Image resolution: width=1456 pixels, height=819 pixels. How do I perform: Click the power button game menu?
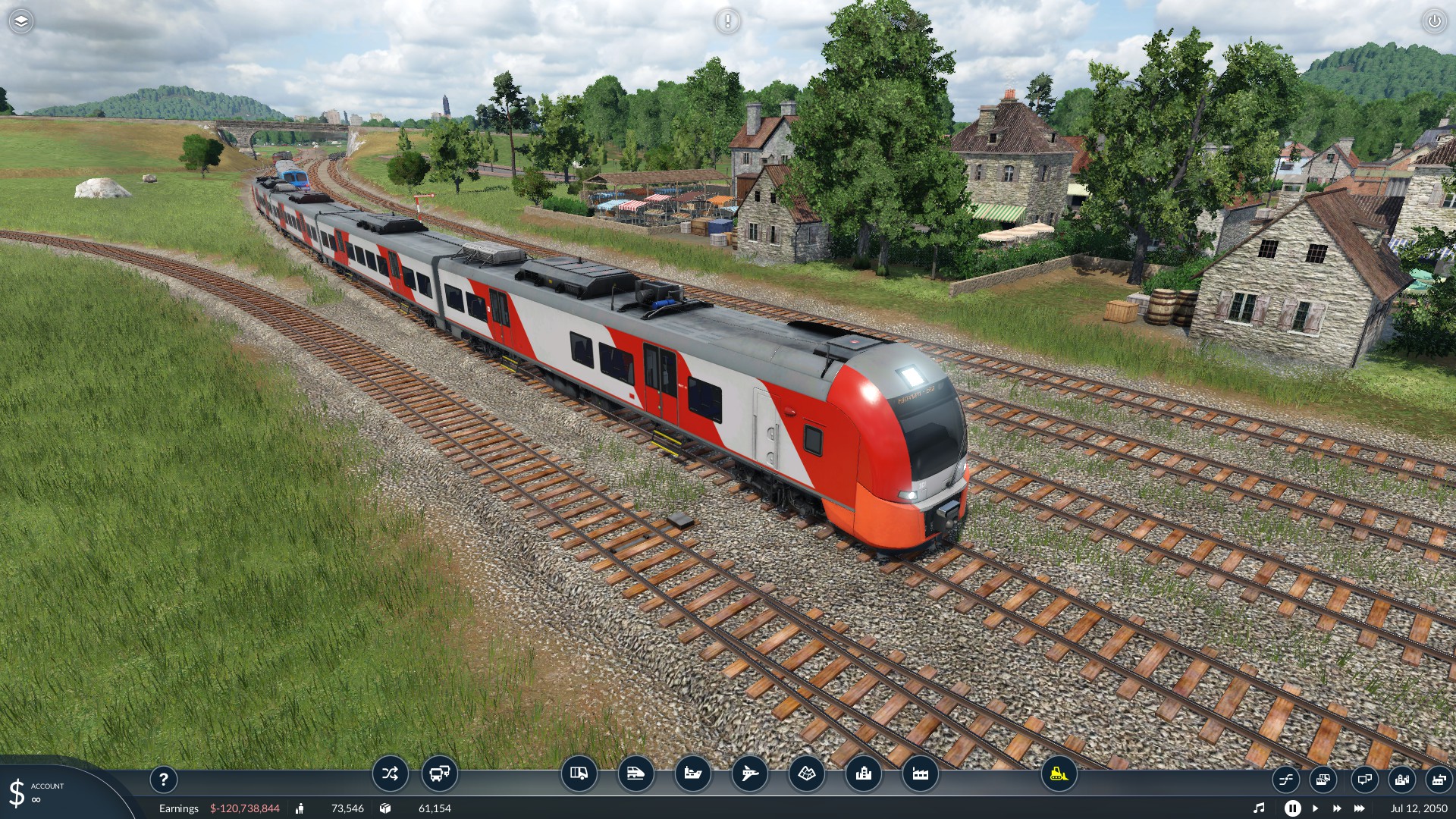[1434, 21]
